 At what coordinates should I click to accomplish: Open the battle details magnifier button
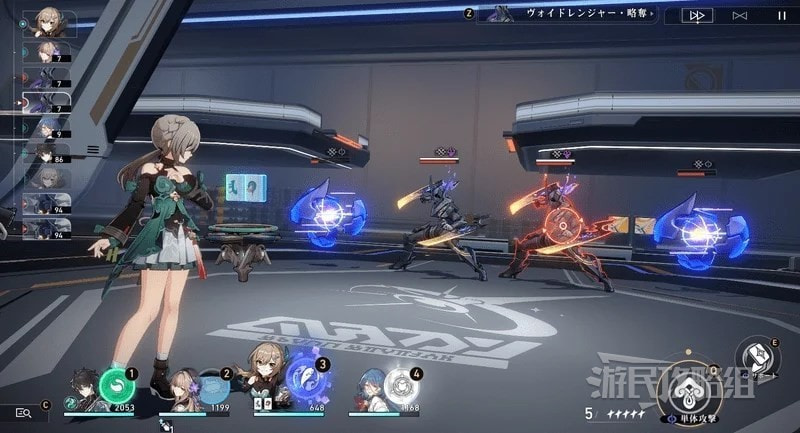tap(21, 412)
